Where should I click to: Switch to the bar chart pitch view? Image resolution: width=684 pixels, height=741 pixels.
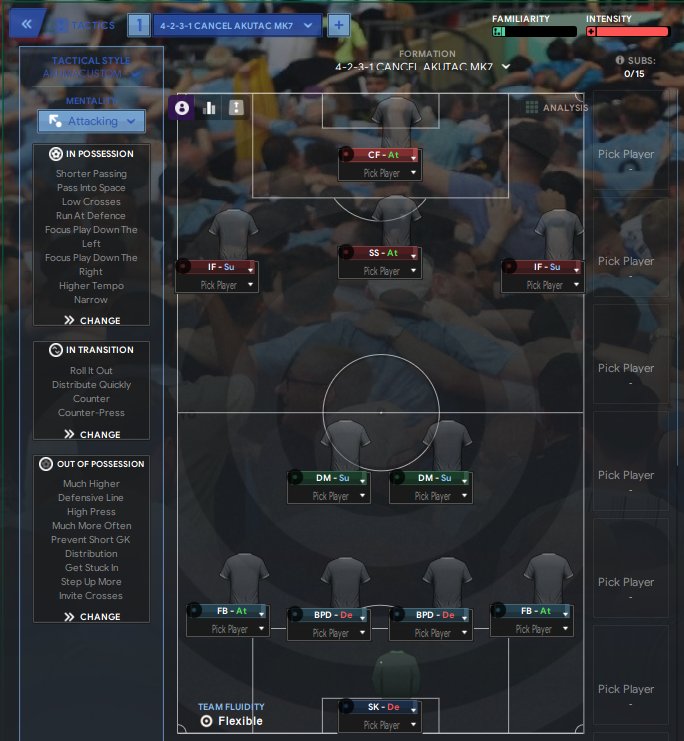(x=210, y=108)
